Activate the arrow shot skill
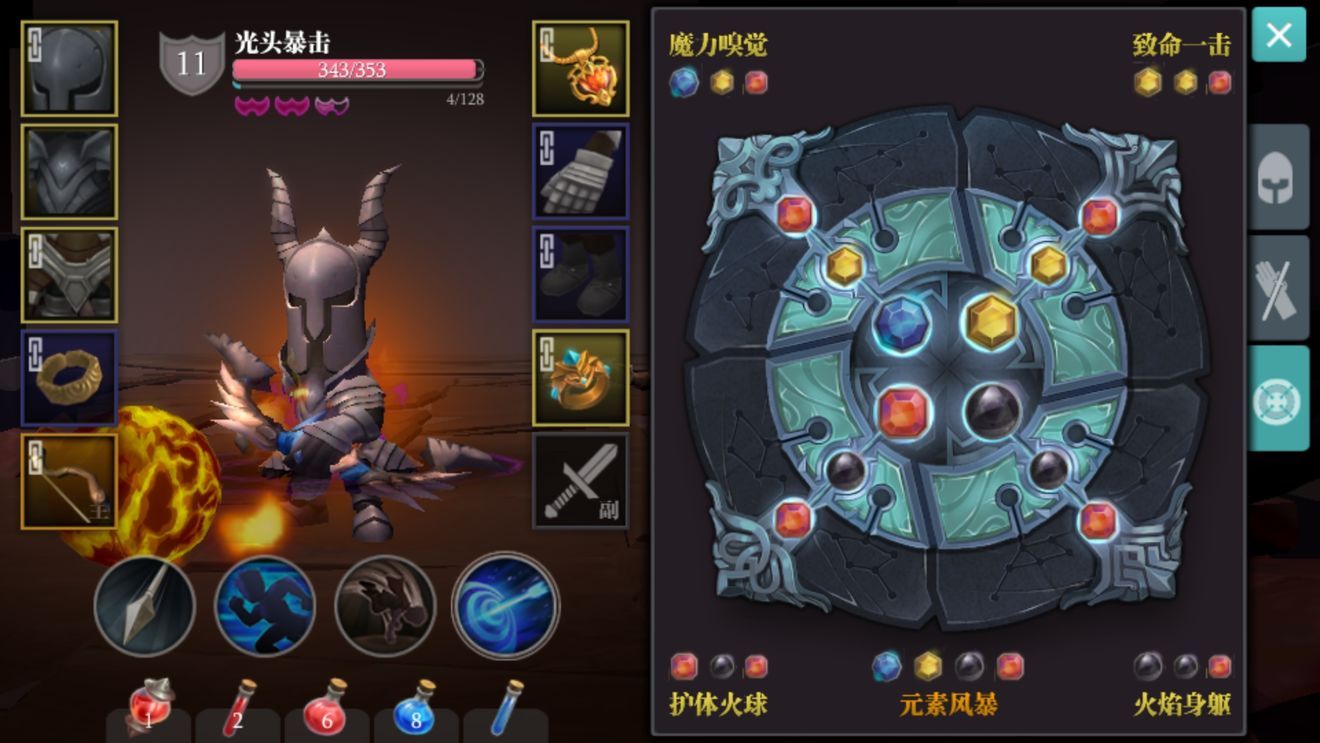The width and height of the screenshot is (1320, 743). coord(145,606)
